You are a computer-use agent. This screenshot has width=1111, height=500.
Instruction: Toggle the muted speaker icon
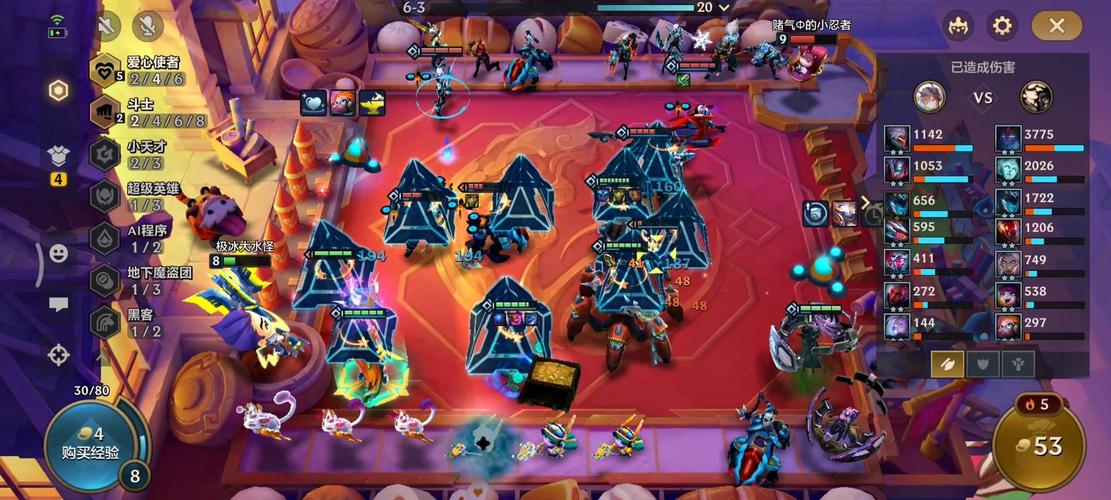click(107, 25)
